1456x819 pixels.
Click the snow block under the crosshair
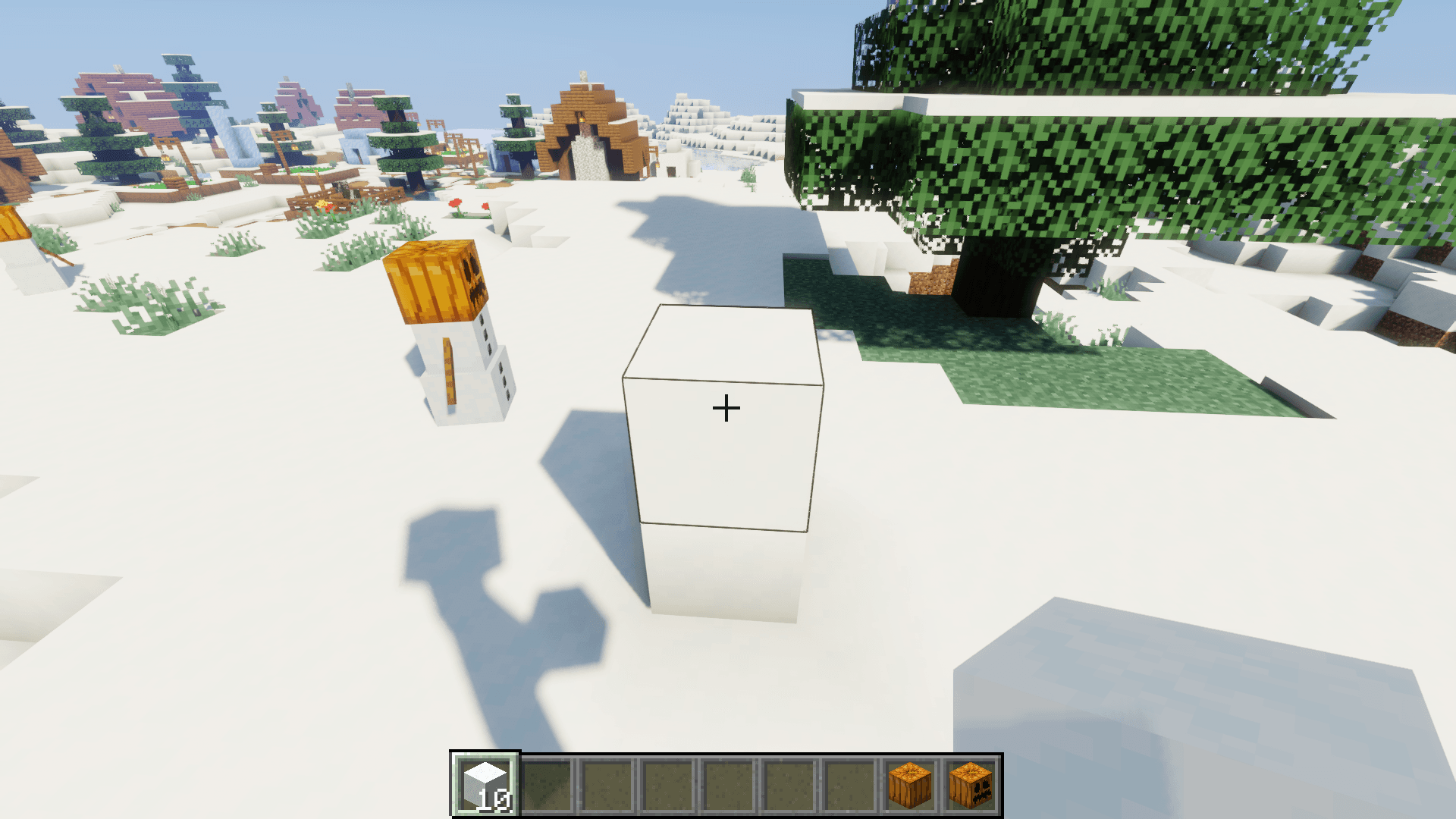[x=724, y=425]
